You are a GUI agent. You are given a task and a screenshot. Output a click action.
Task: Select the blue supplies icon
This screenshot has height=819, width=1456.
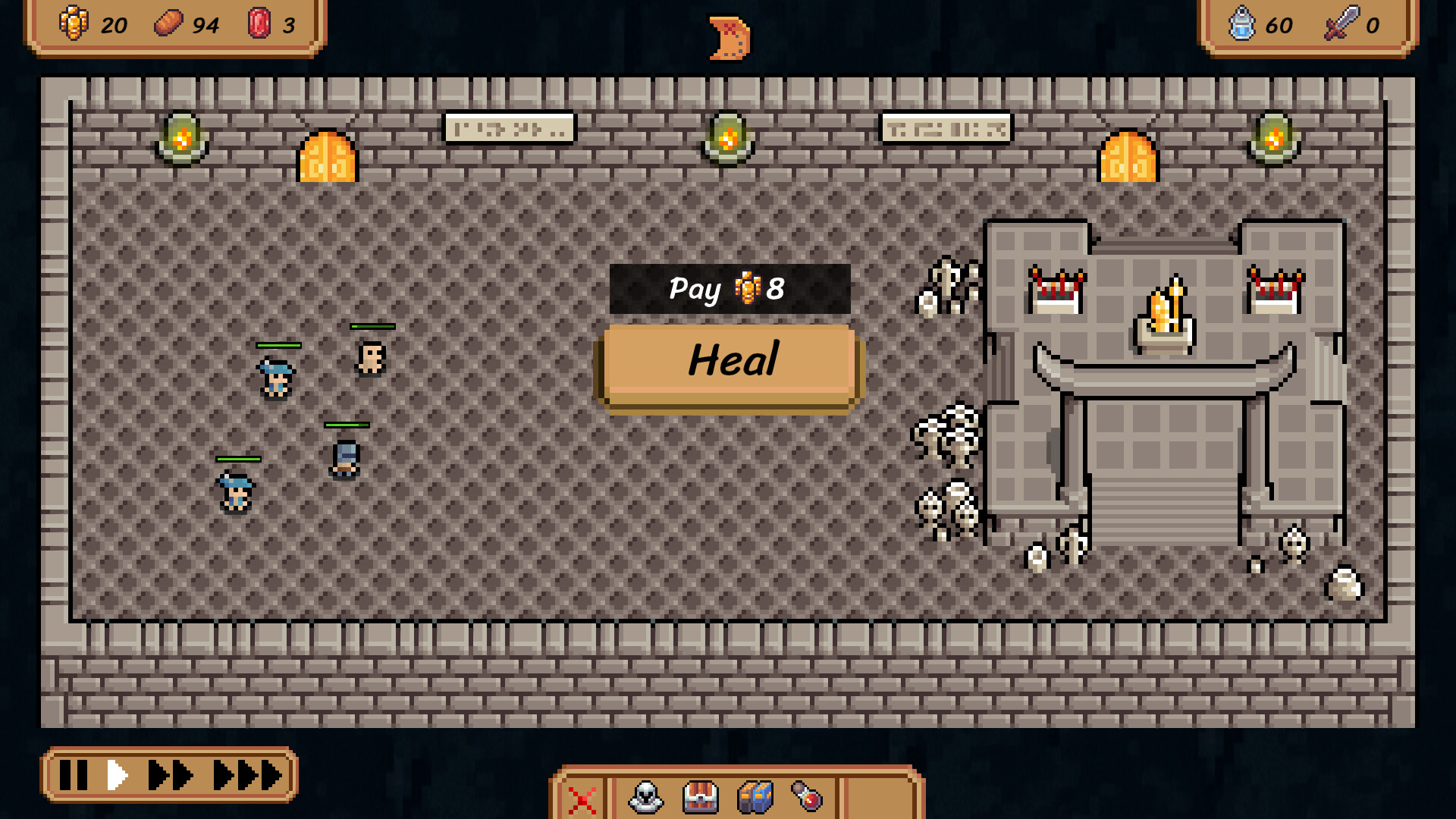coord(755,798)
